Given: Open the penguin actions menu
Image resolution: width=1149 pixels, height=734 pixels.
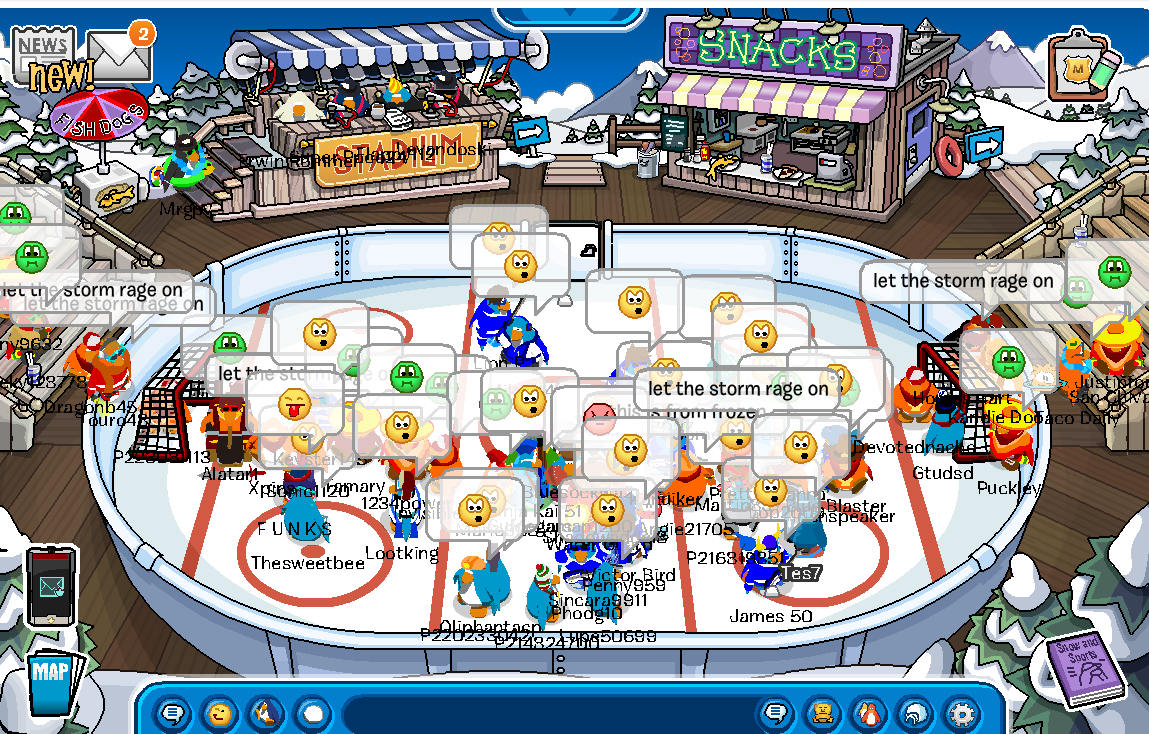Looking at the screenshot, I should click(x=266, y=714).
